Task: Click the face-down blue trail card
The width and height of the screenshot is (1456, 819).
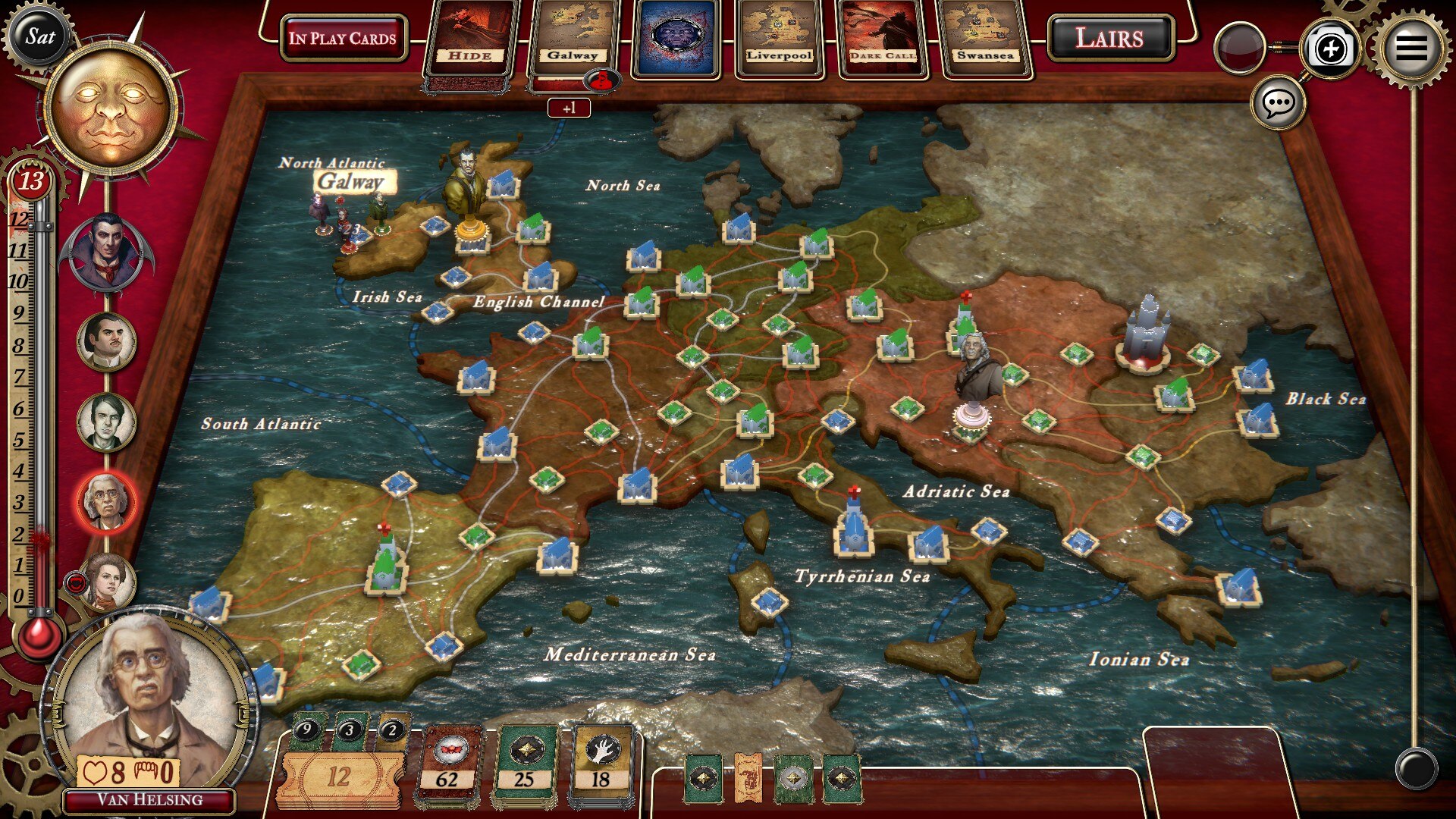Action: coord(676,38)
